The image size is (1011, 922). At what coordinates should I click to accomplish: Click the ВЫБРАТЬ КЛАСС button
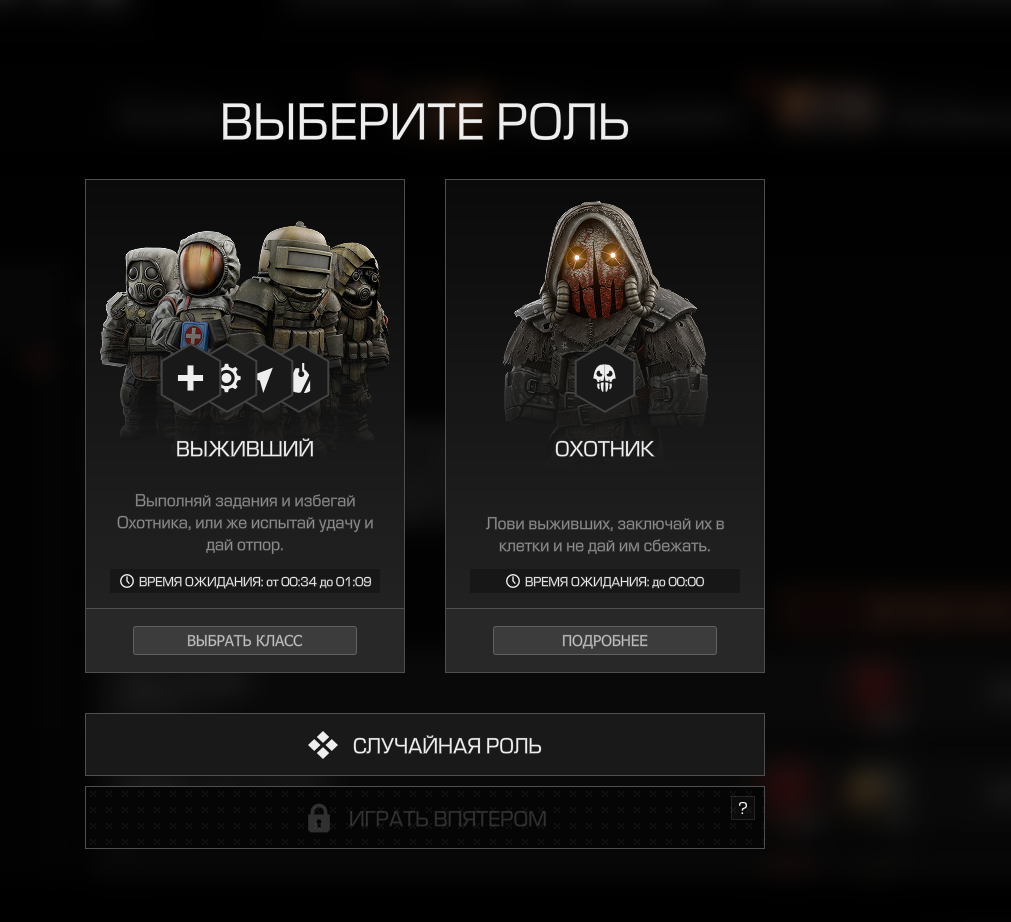pos(245,640)
